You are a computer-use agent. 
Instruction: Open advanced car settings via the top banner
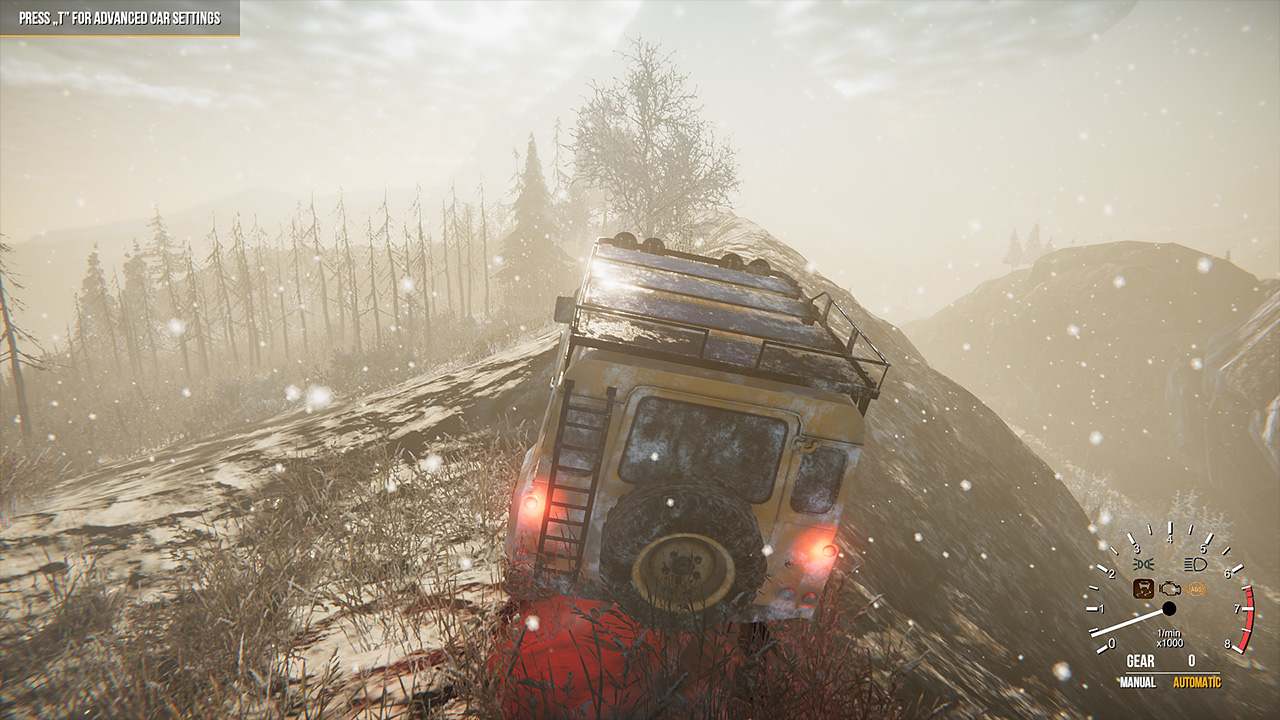120,16
